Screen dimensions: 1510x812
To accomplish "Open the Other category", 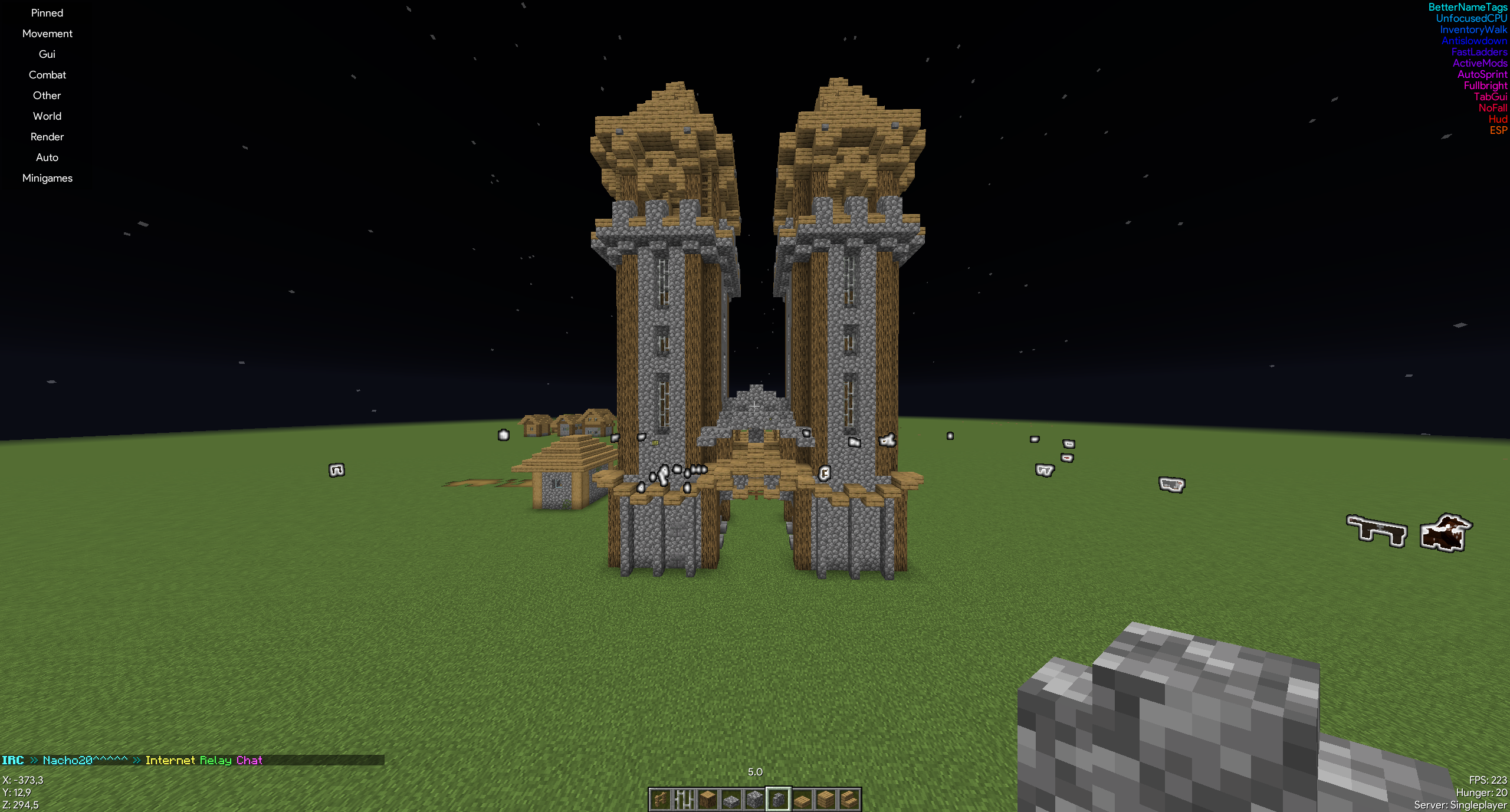I will click(47, 96).
